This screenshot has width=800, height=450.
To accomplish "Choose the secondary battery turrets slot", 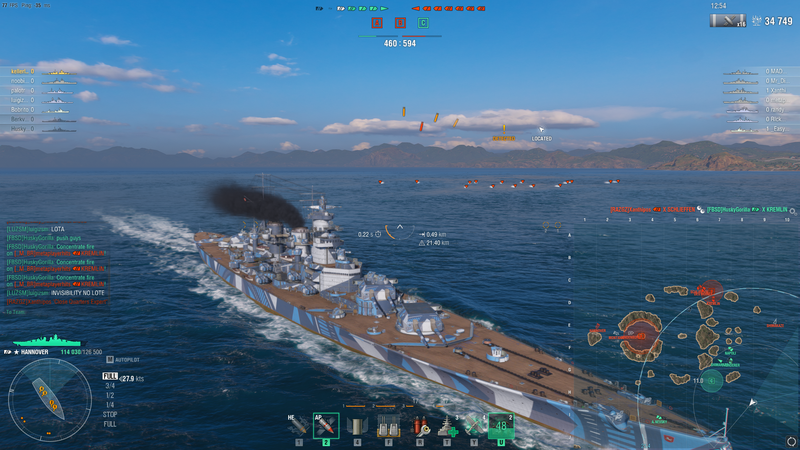I will coord(386,427).
